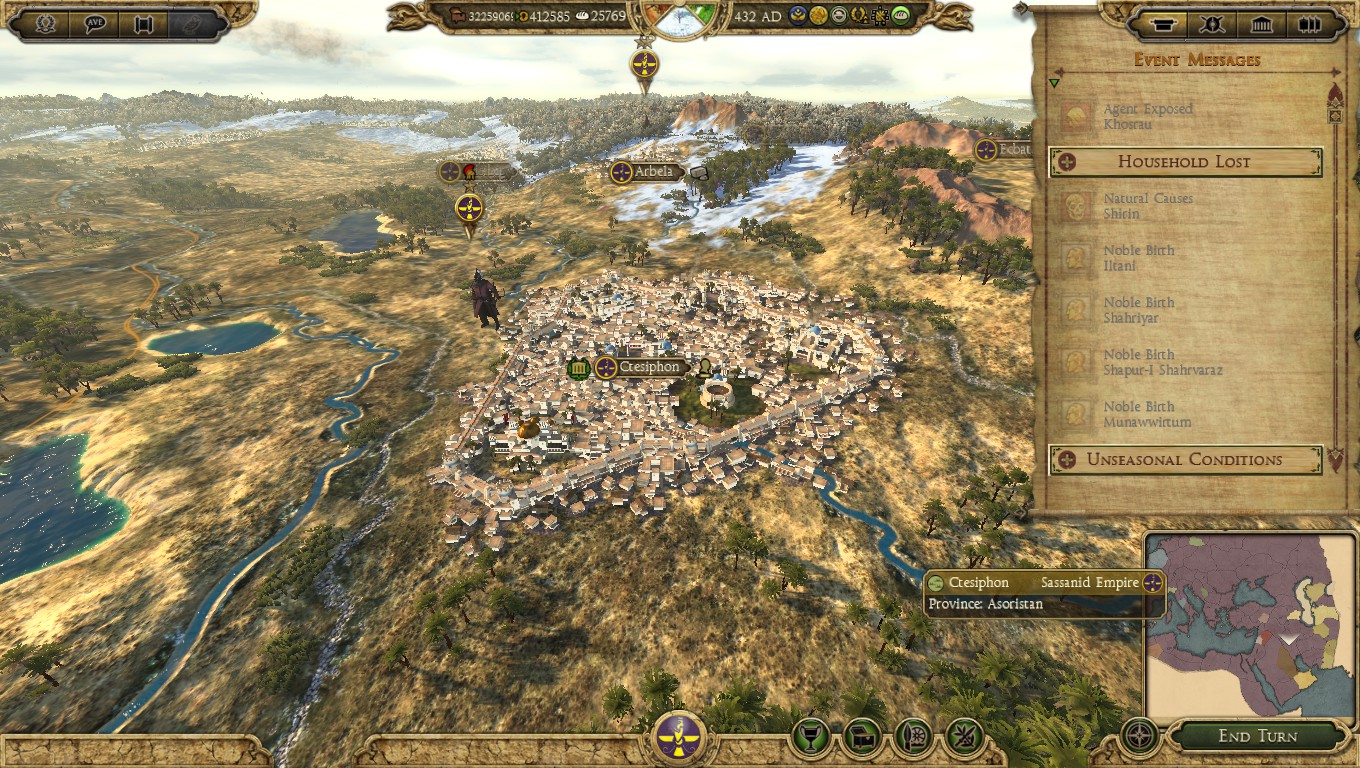End the current turn
This screenshot has width=1360, height=768.
[x=1257, y=737]
